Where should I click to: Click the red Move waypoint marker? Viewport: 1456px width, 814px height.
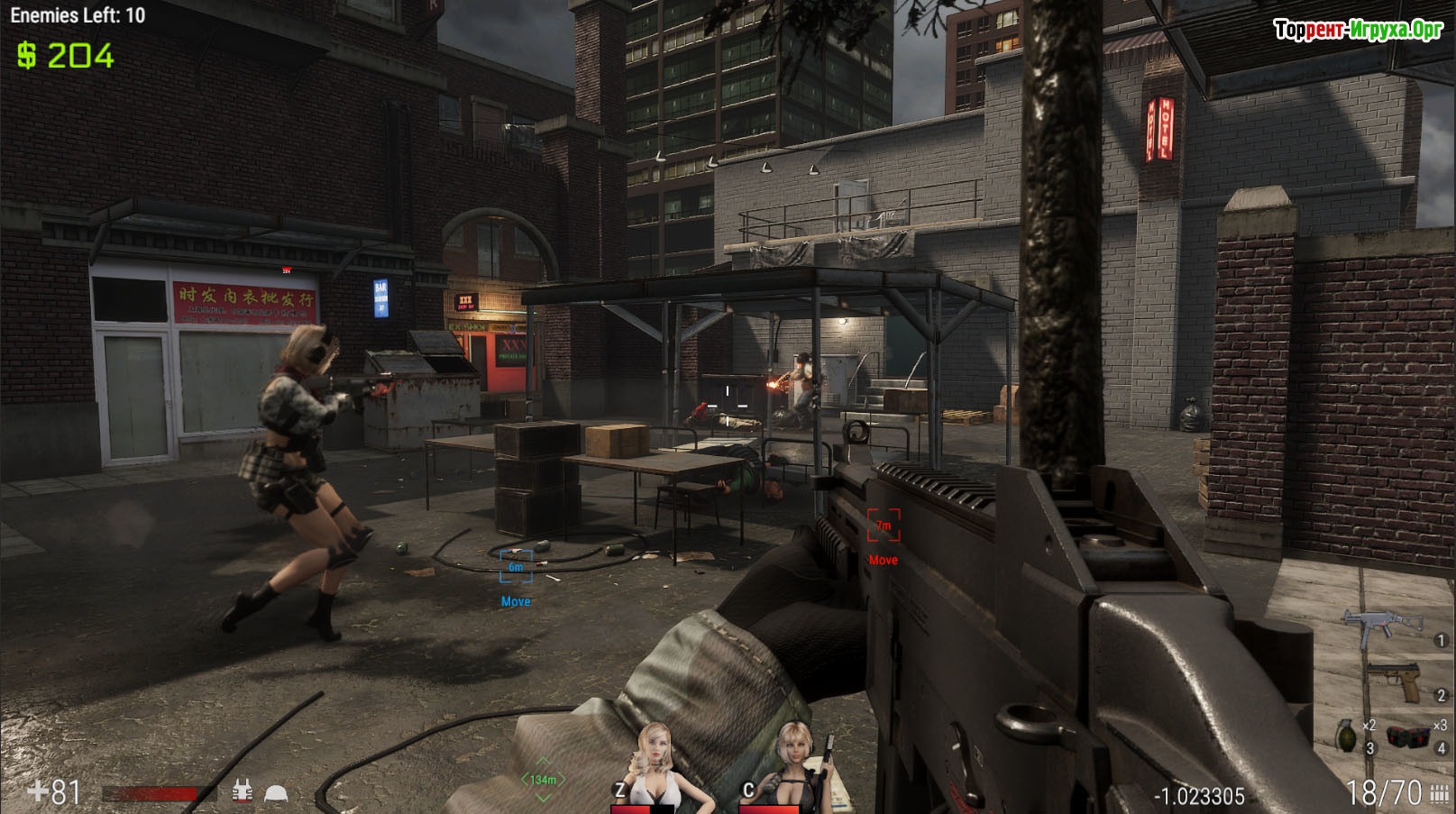pyautogui.click(x=884, y=526)
